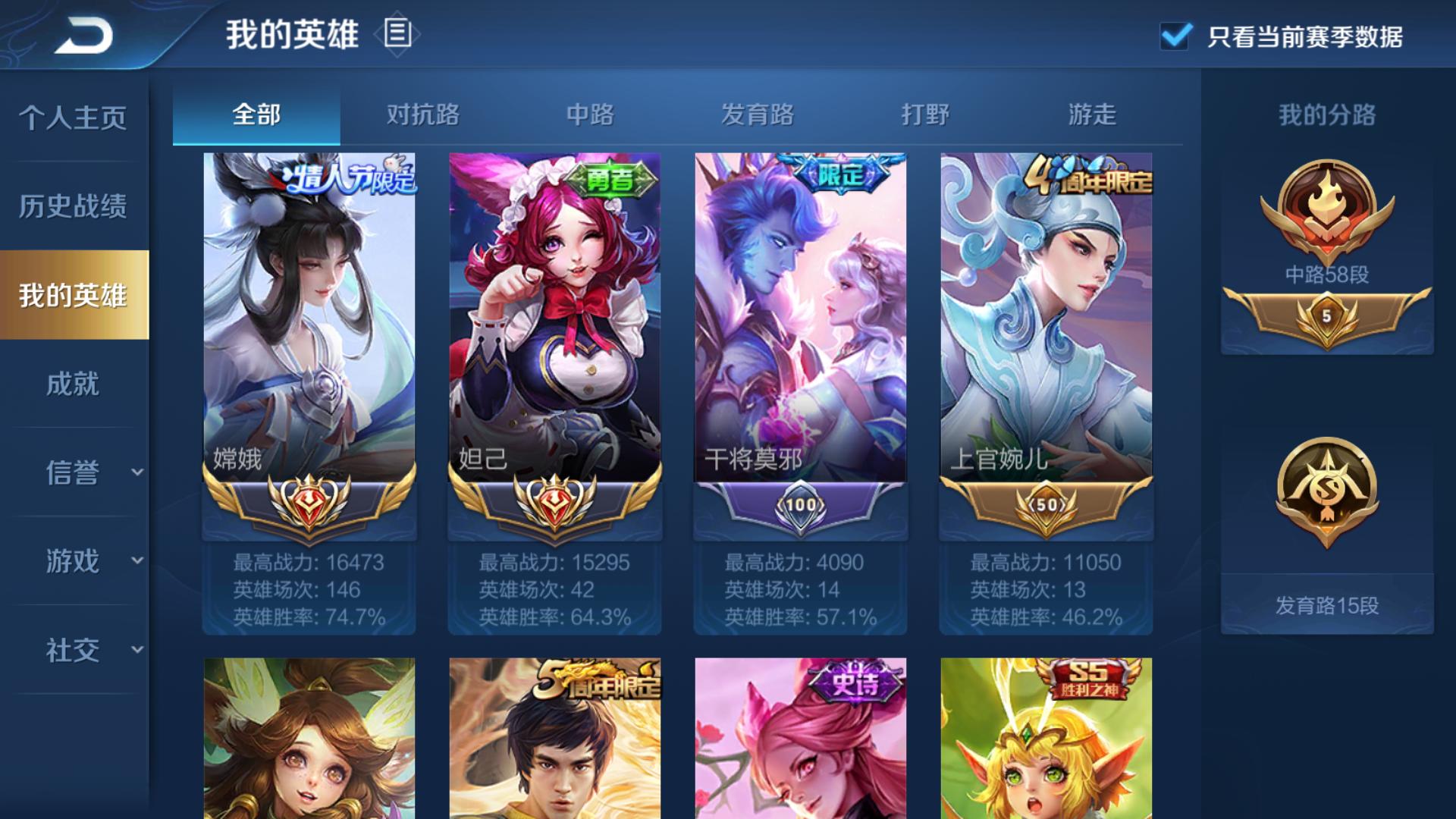Switch to the 打野 tab

click(x=927, y=115)
